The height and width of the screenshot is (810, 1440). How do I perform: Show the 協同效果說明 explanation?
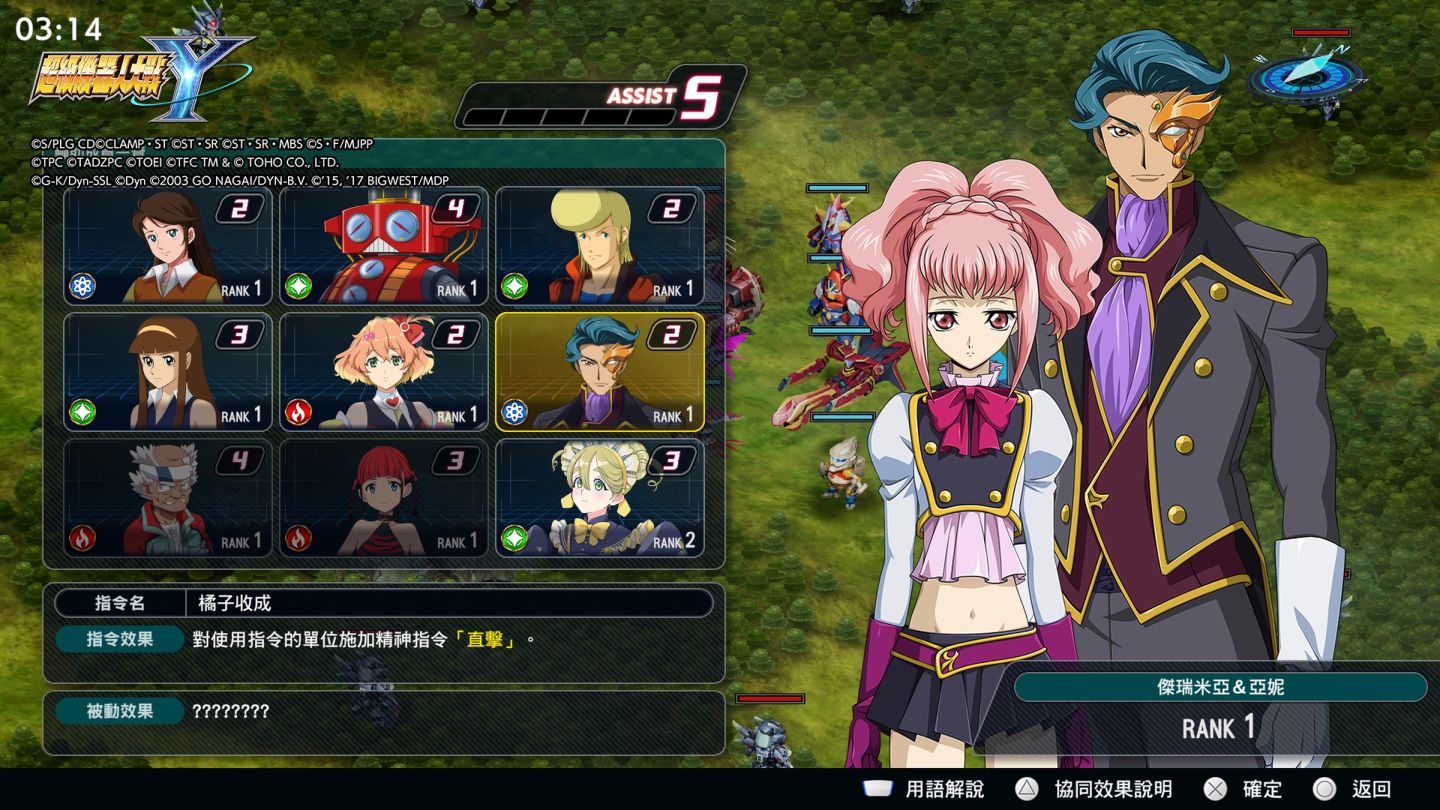(x=1094, y=789)
